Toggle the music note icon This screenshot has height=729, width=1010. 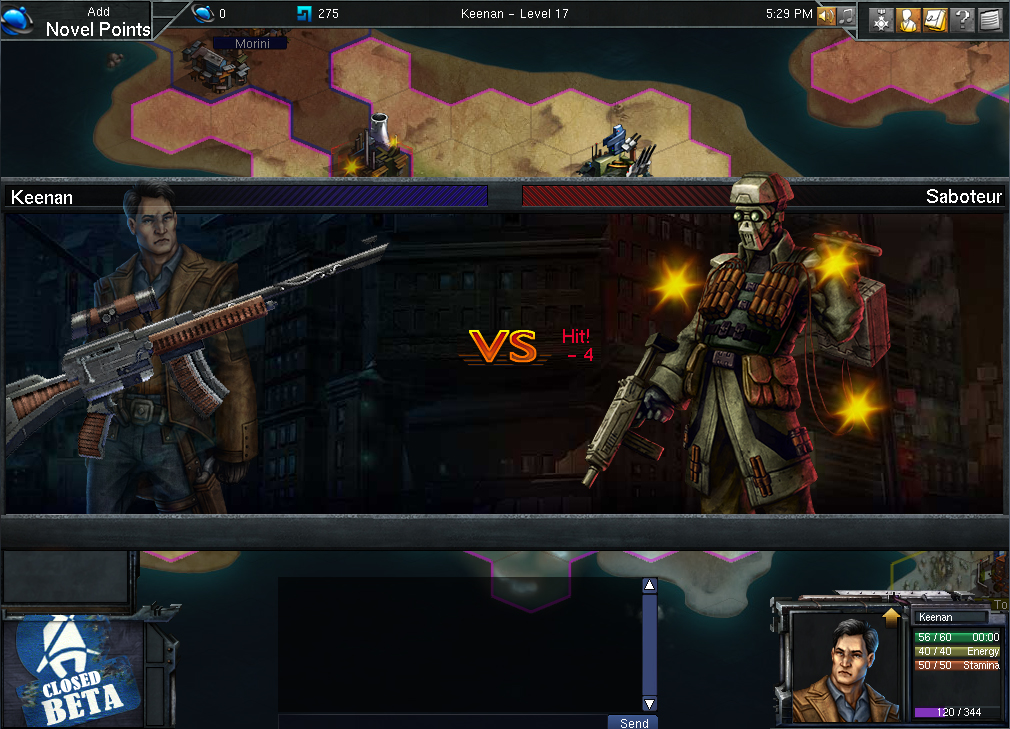846,15
